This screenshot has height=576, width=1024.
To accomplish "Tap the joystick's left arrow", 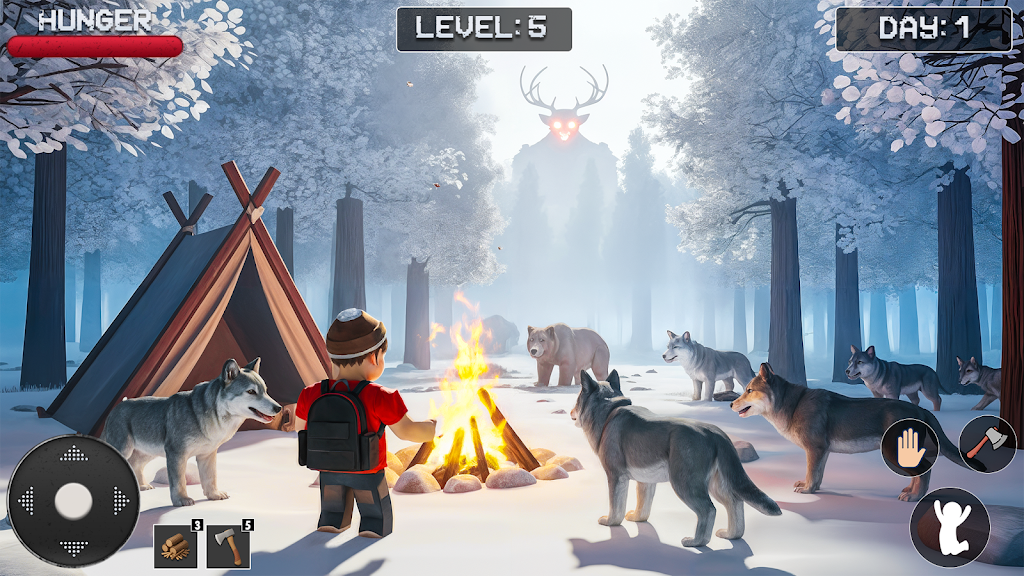I will pyautogui.click(x=26, y=500).
